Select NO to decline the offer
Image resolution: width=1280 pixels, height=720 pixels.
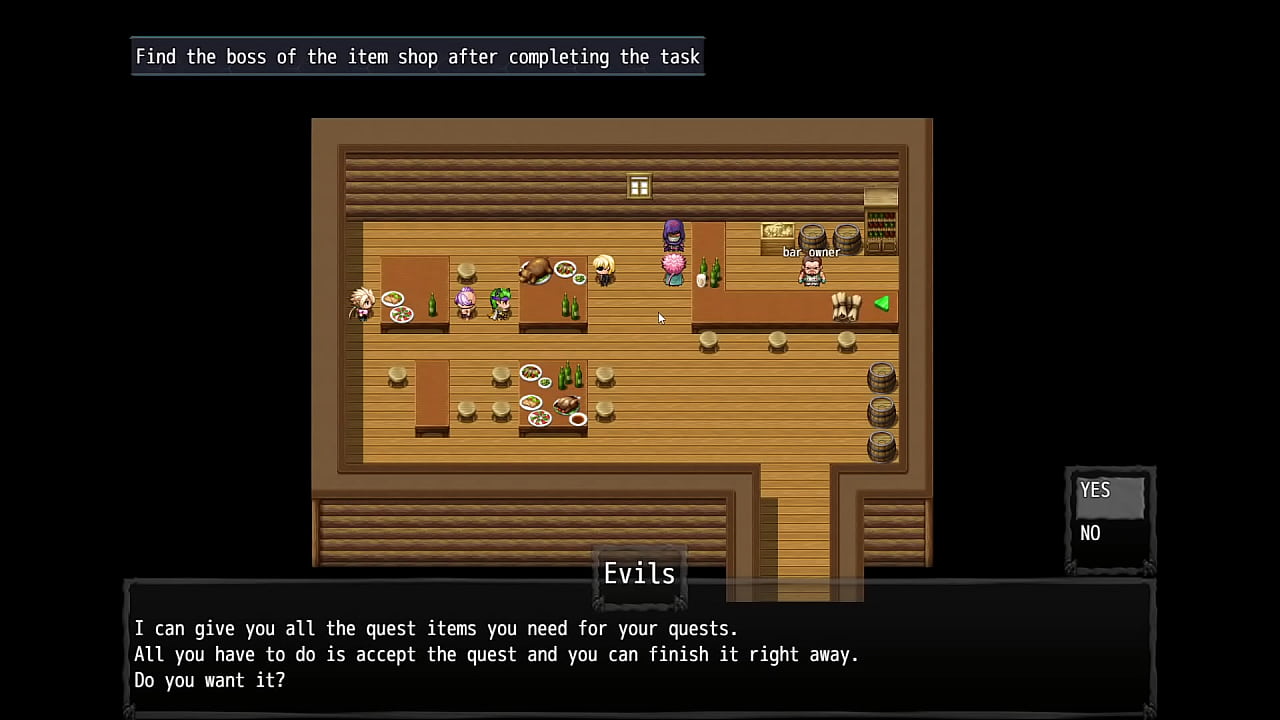pos(1109,534)
